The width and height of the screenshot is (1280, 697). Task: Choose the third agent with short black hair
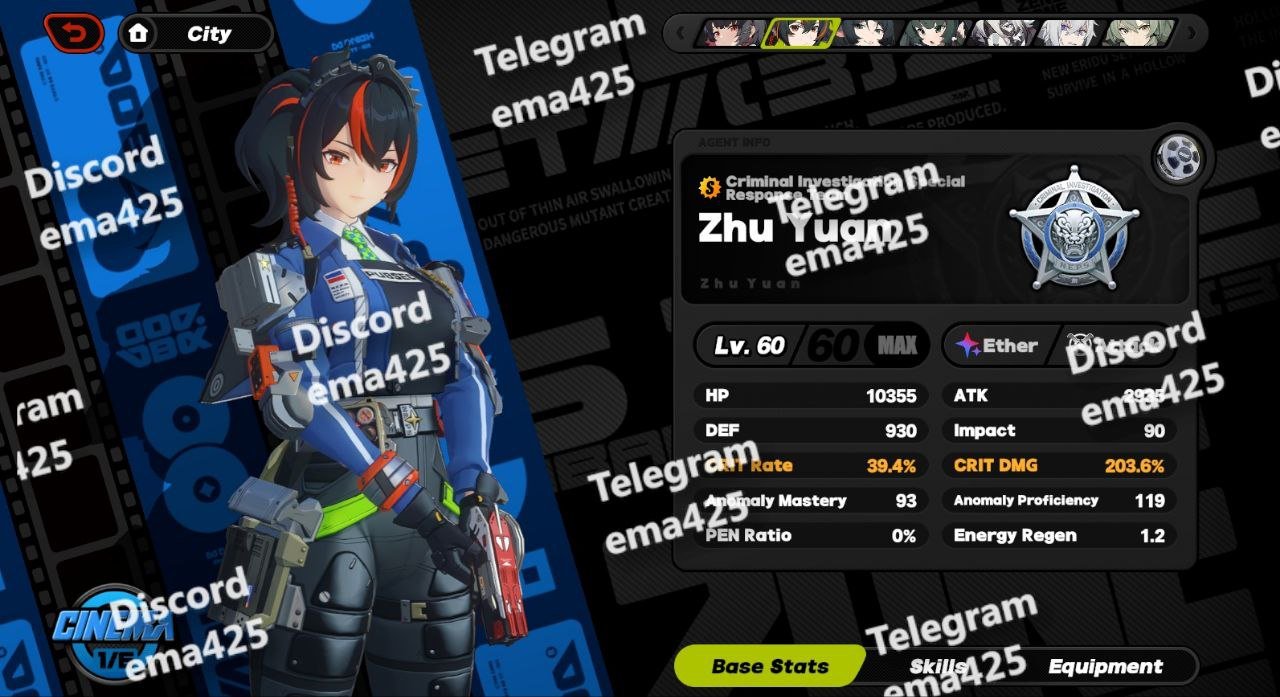(x=866, y=33)
